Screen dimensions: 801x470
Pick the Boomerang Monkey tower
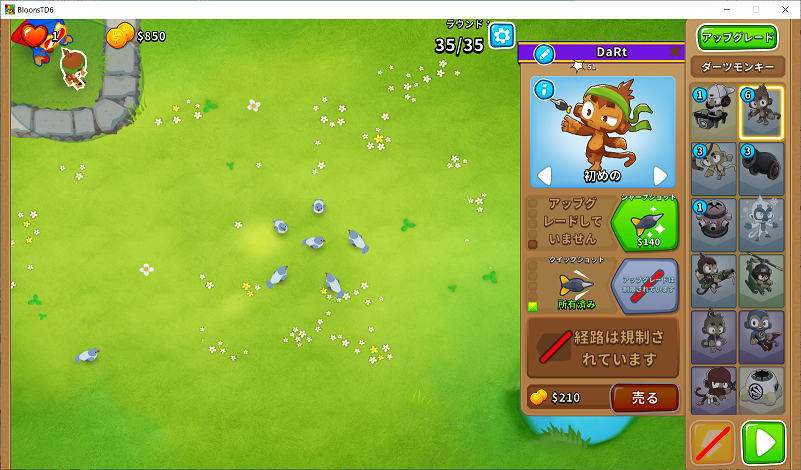pyautogui.click(x=714, y=168)
